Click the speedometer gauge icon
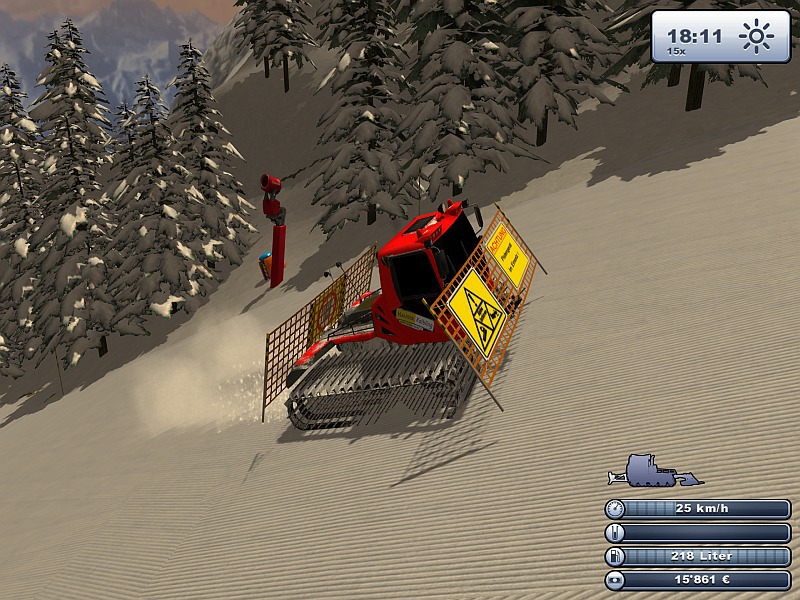Viewport: 800px width, 600px height. tap(615, 508)
